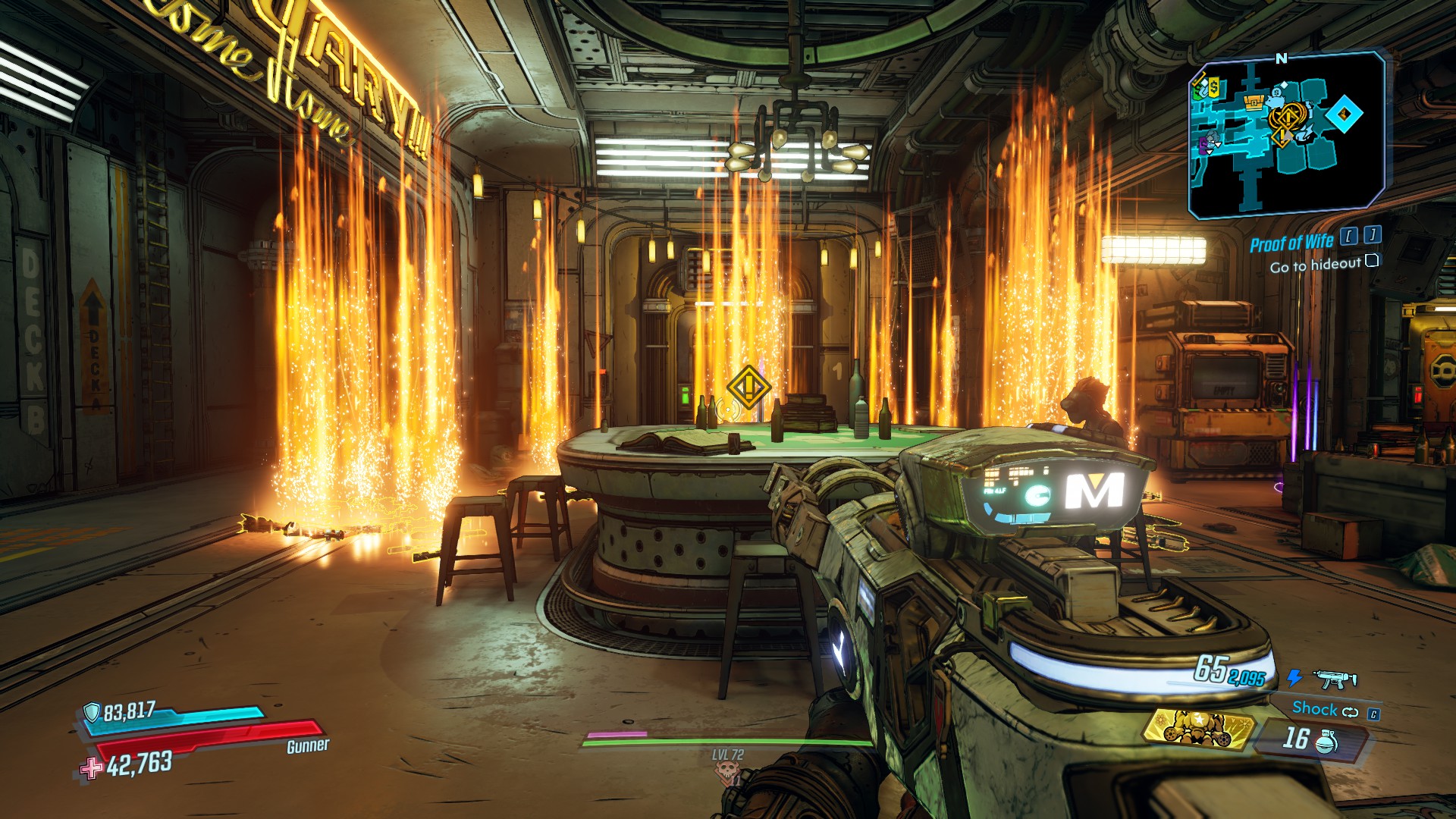Open the minimap

coord(1286,135)
